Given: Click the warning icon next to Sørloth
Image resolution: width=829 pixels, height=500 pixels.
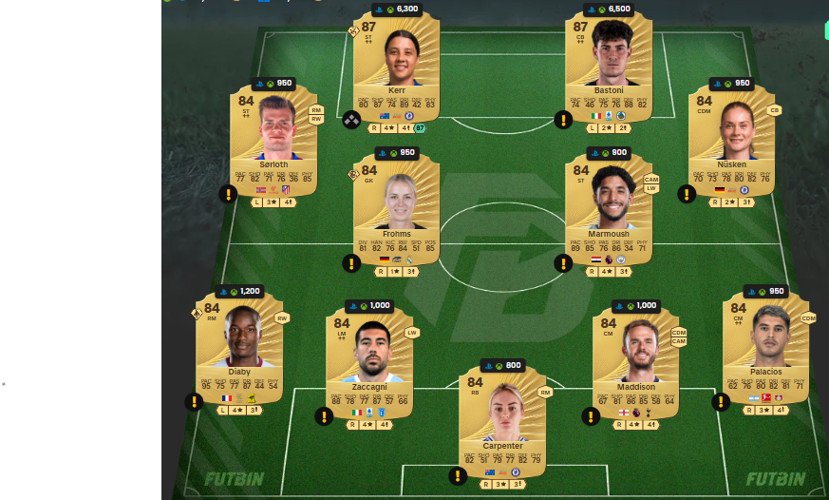Looking at the screenshot, I should tap(228, 194).
